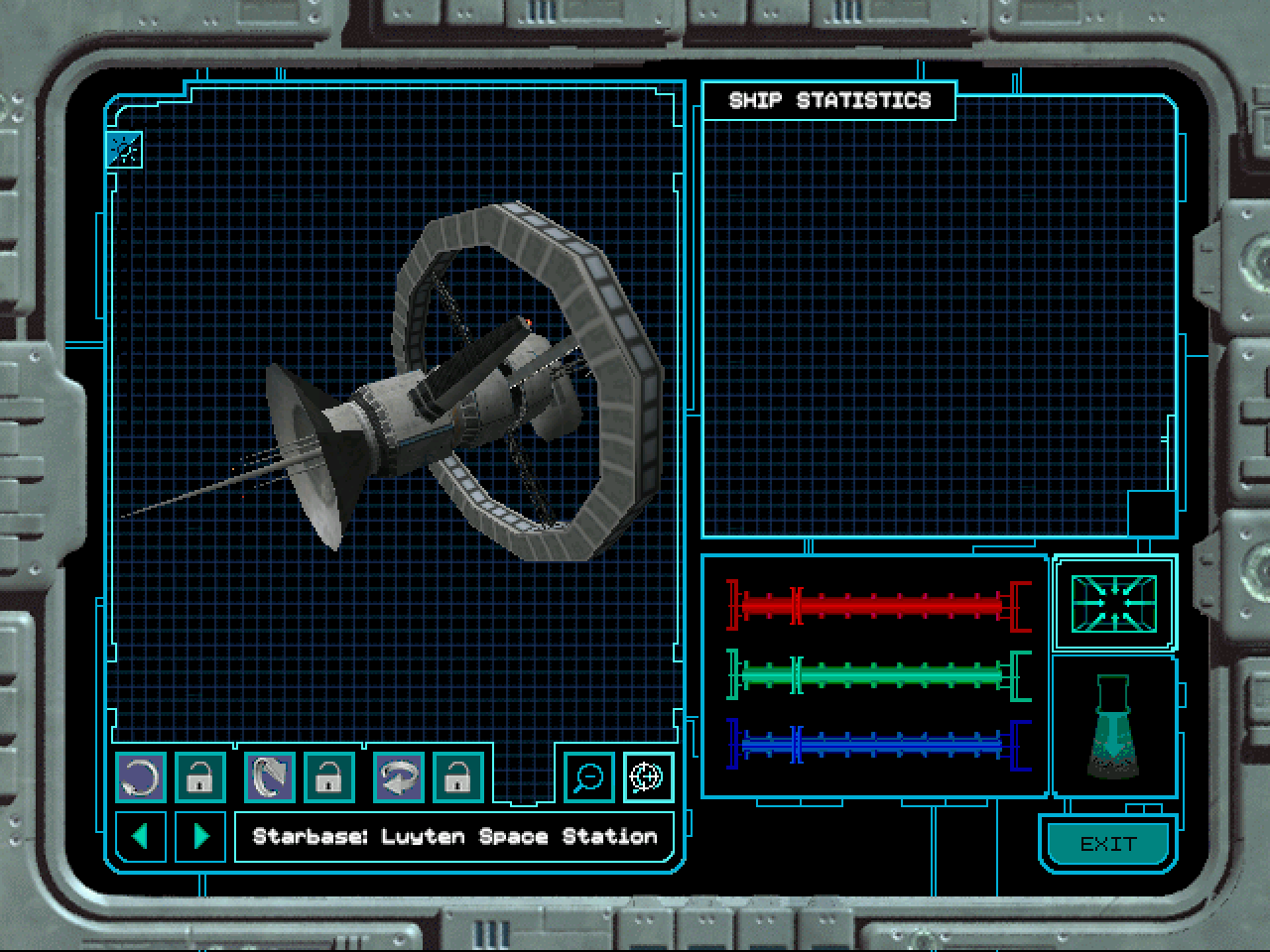1270x952 pixels.
Task: Click the EXIT button
Action: point(1107,844)
